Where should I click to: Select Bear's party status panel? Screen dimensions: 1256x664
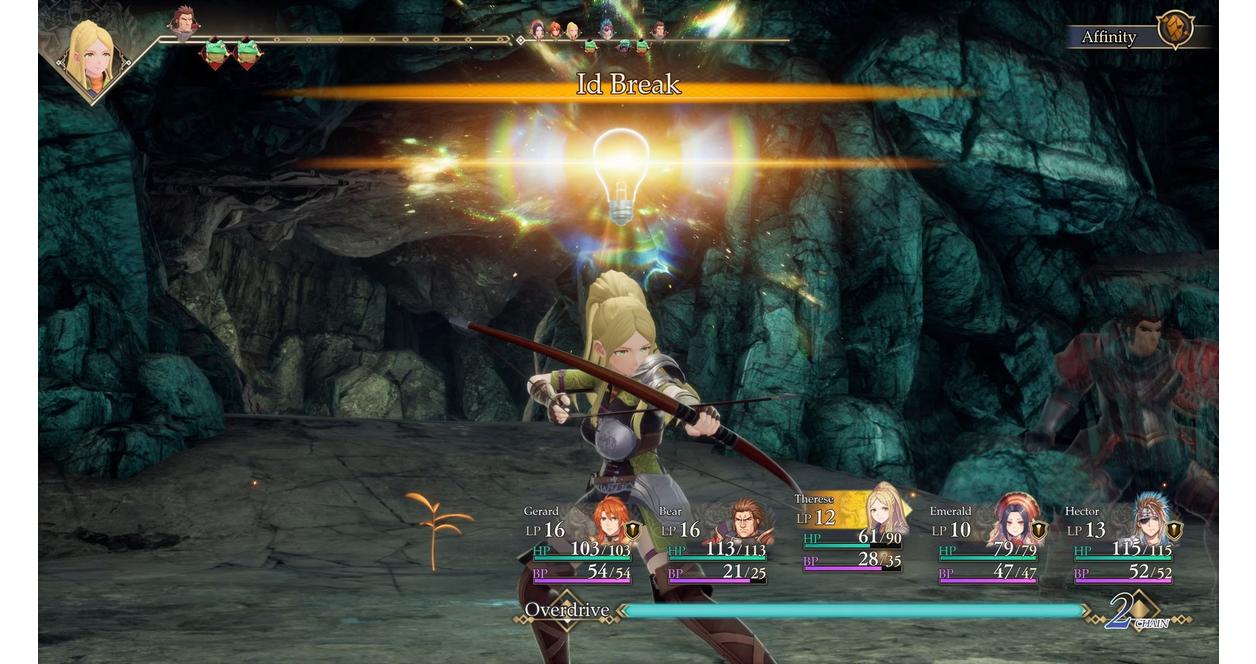tap(716, 545)
